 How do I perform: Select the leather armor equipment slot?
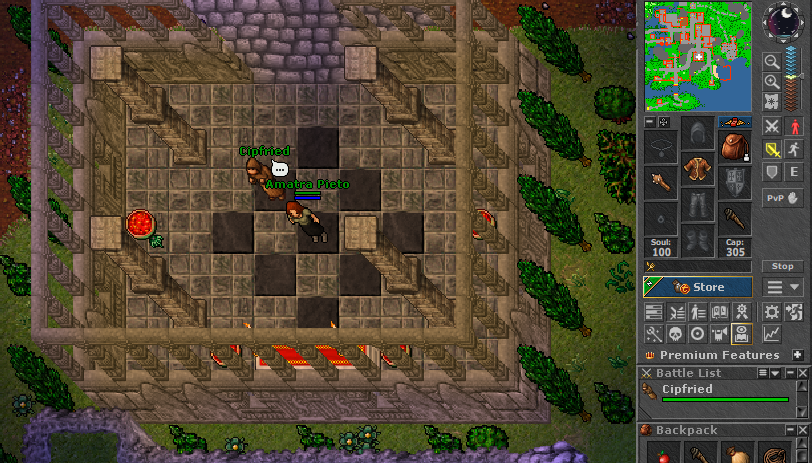698,168
